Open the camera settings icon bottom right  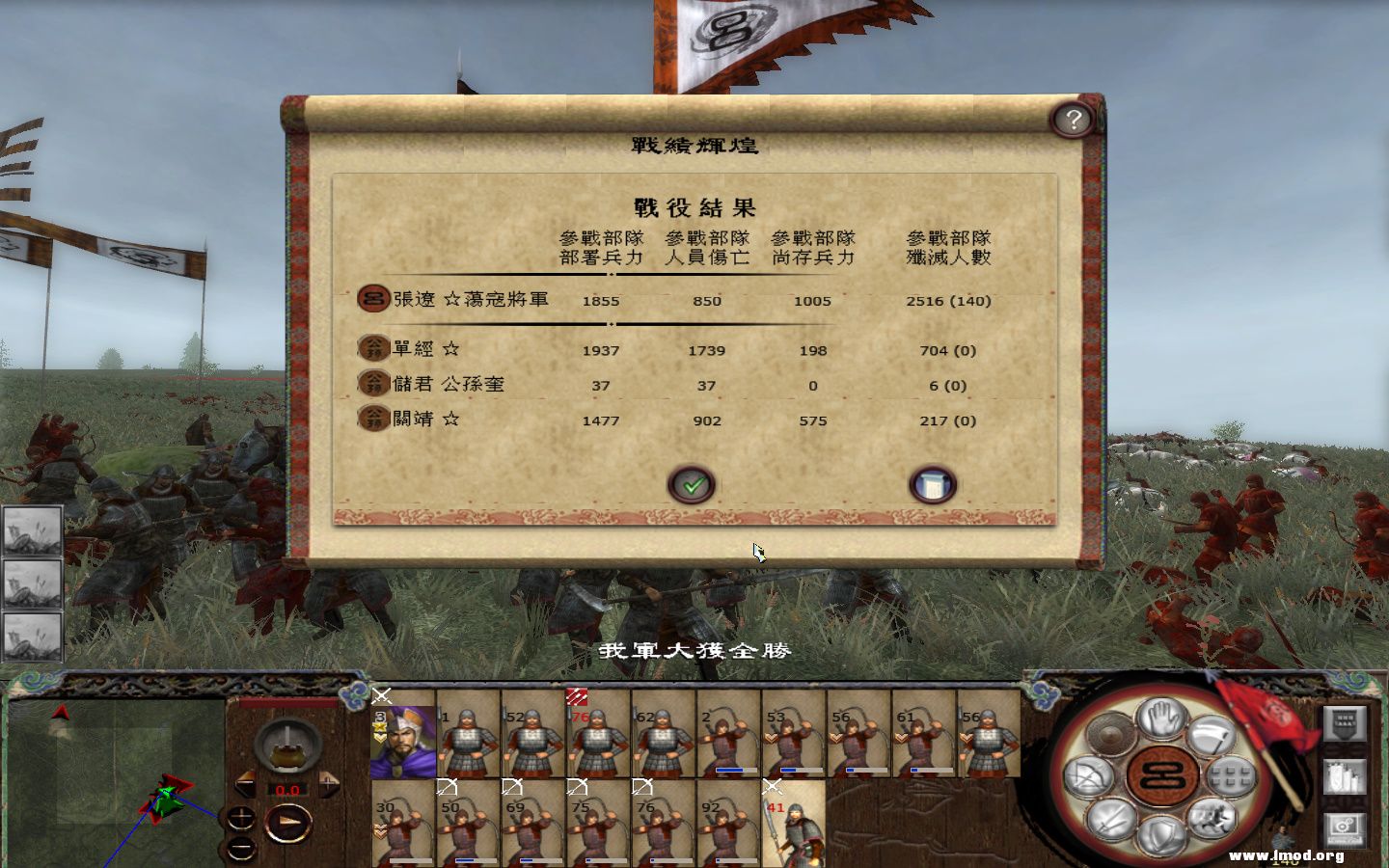coord(1343,827)
